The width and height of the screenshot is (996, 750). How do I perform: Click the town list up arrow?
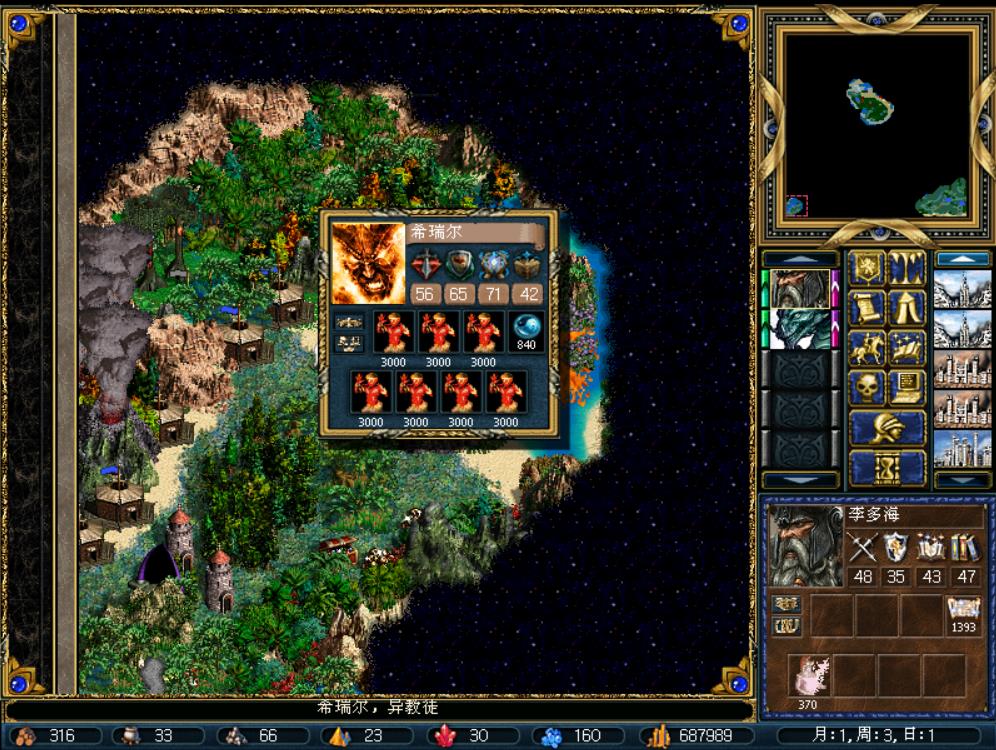coord(961,259)
